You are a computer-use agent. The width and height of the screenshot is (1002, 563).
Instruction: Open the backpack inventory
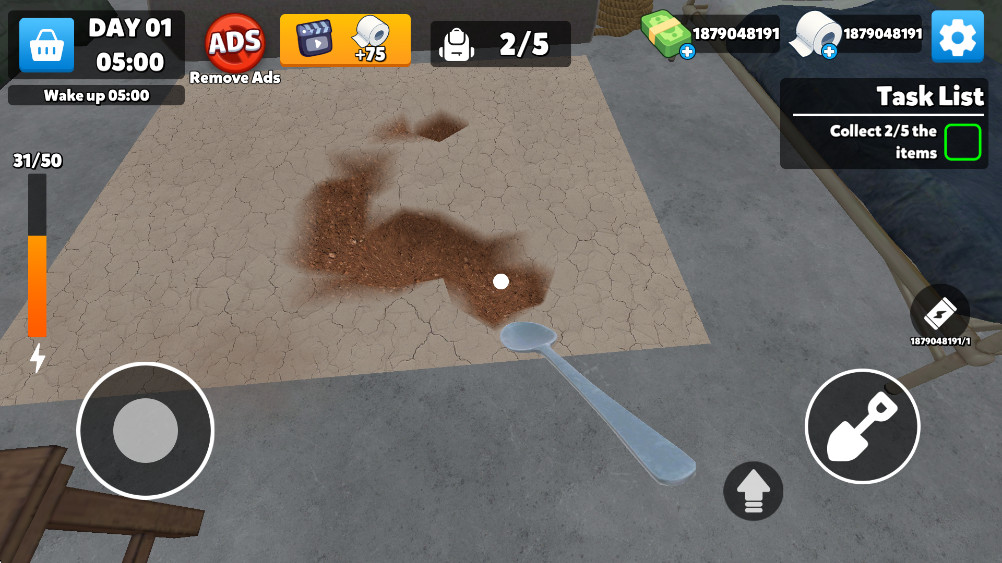pyautogui.click(x=458, y=44)
